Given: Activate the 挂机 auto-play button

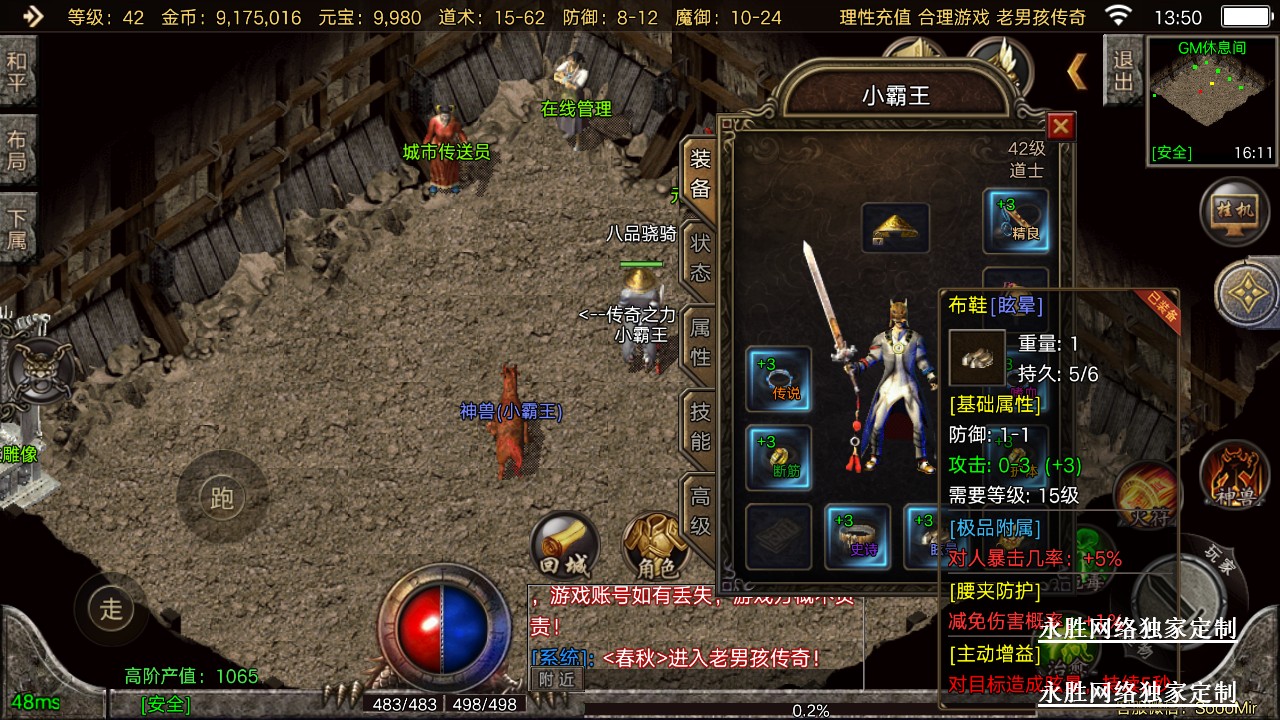Looking at the screenshot, I should [1232, 211].
